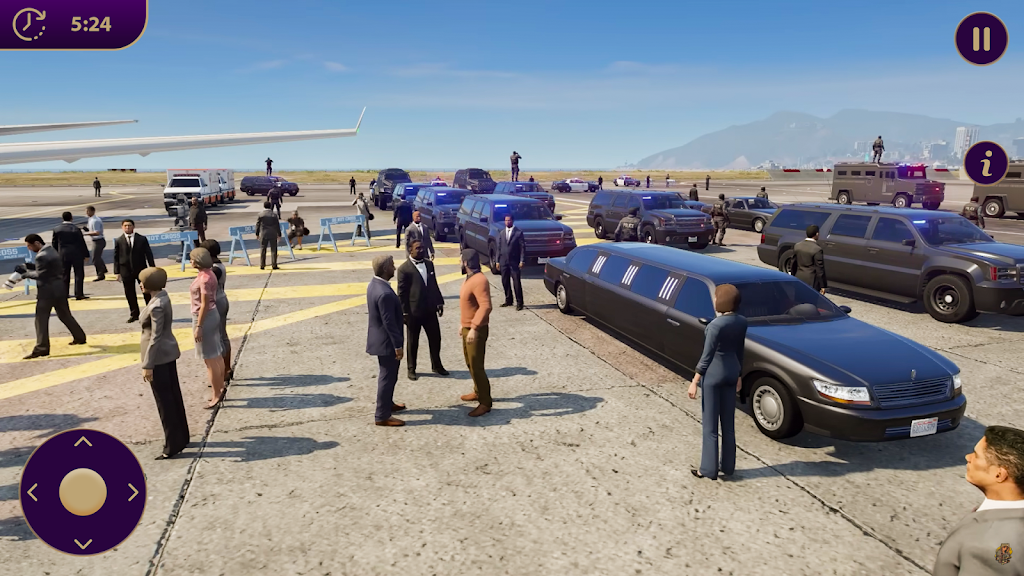
Task: Tap the joystick's left arrow
Action: click(32, 492)
